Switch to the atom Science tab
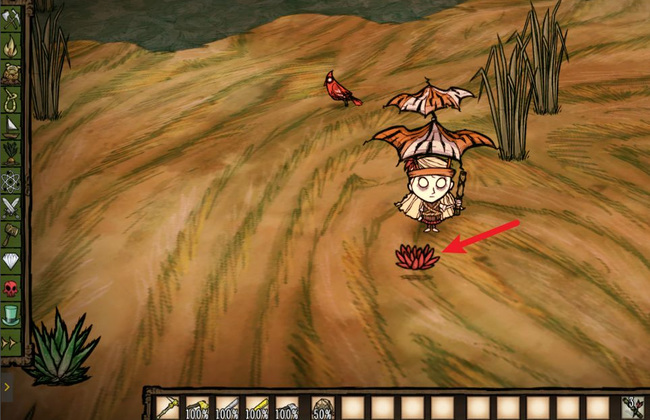 [x=11, y=180]
